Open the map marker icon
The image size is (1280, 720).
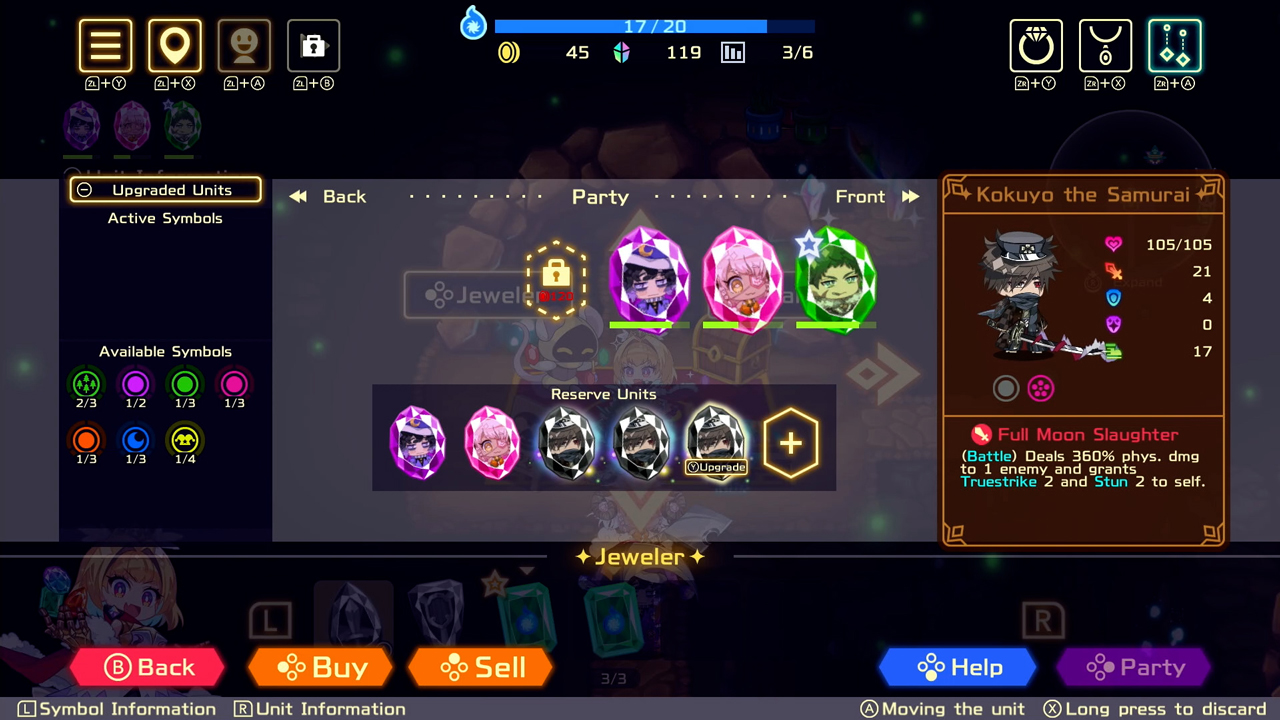pyautogui.click(x=175, y=45)
